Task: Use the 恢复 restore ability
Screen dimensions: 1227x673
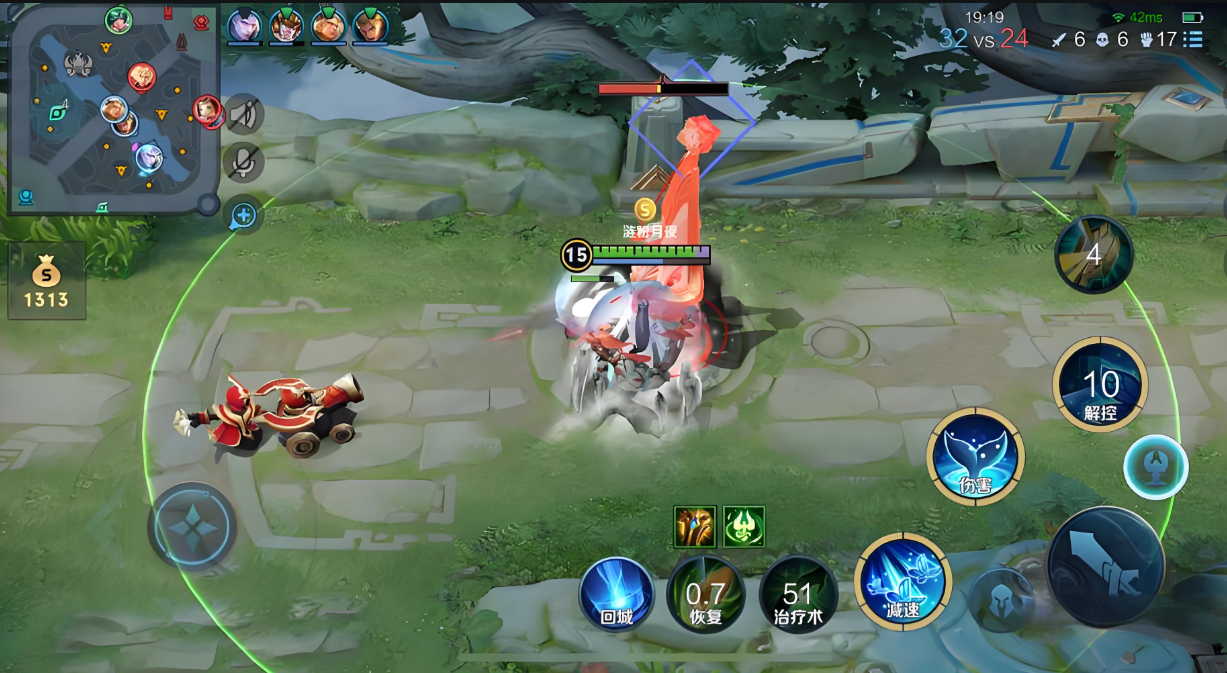Action: pos(705,594)
